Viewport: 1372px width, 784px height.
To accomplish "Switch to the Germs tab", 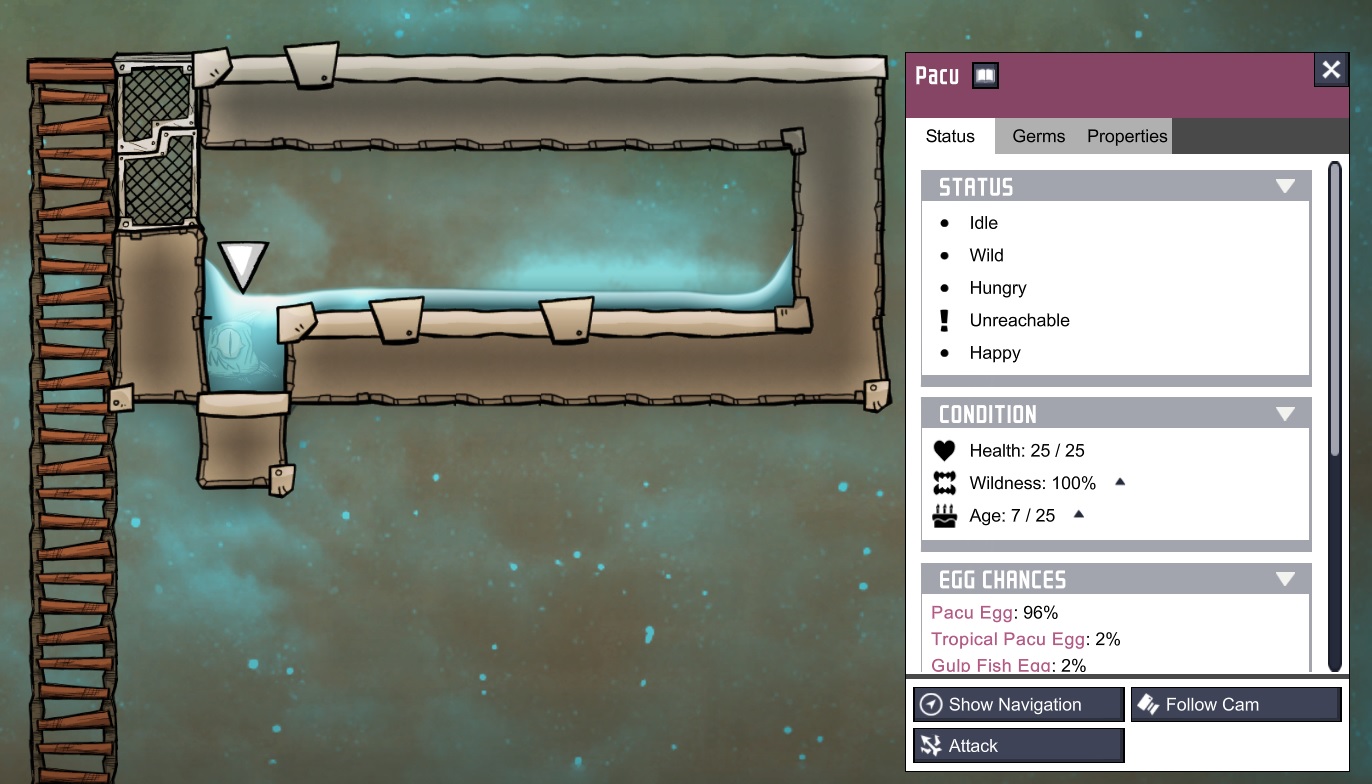I will click(x=1037, y=136).
